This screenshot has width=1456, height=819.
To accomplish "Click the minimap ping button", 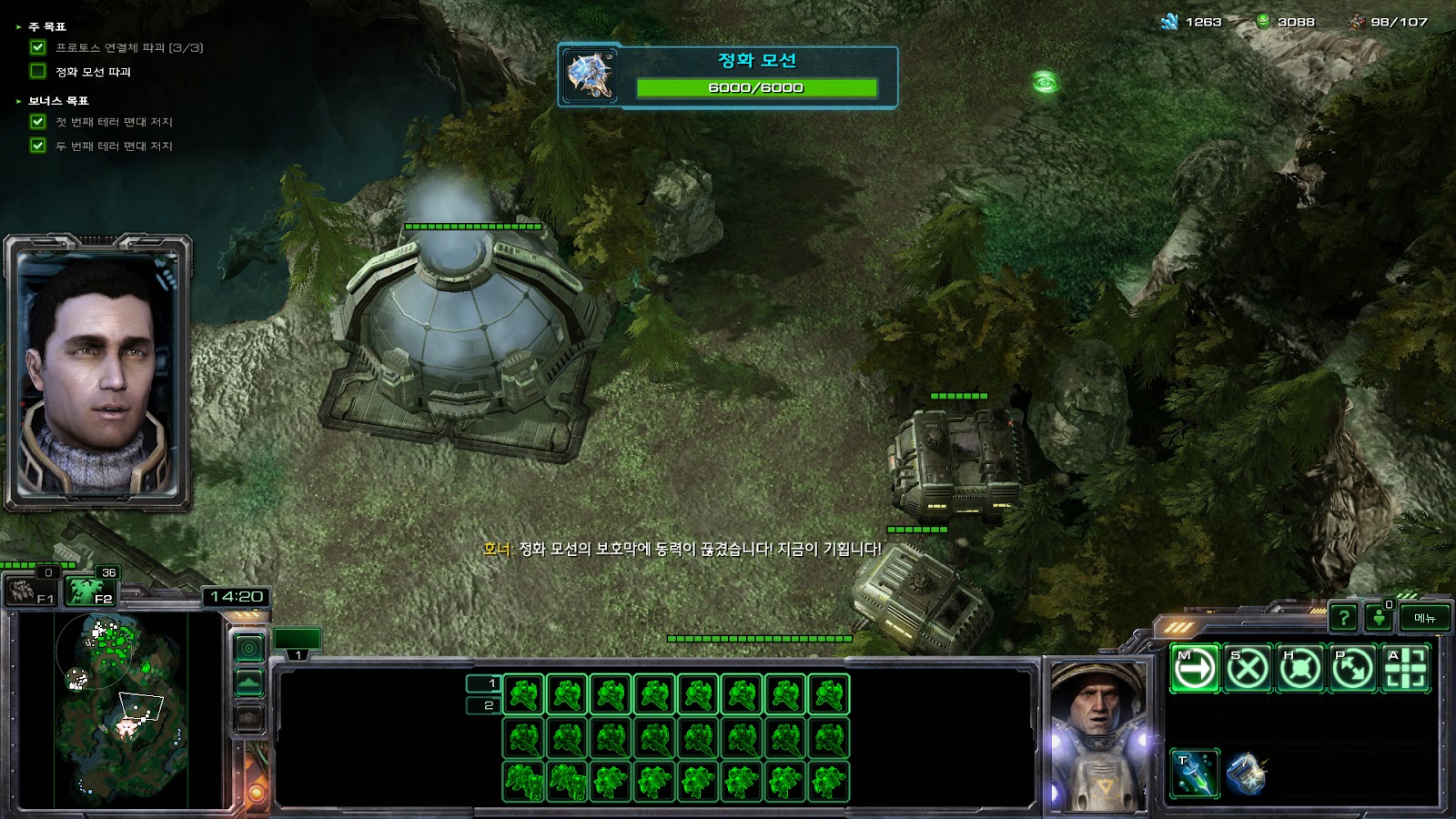I will (249, 648).
